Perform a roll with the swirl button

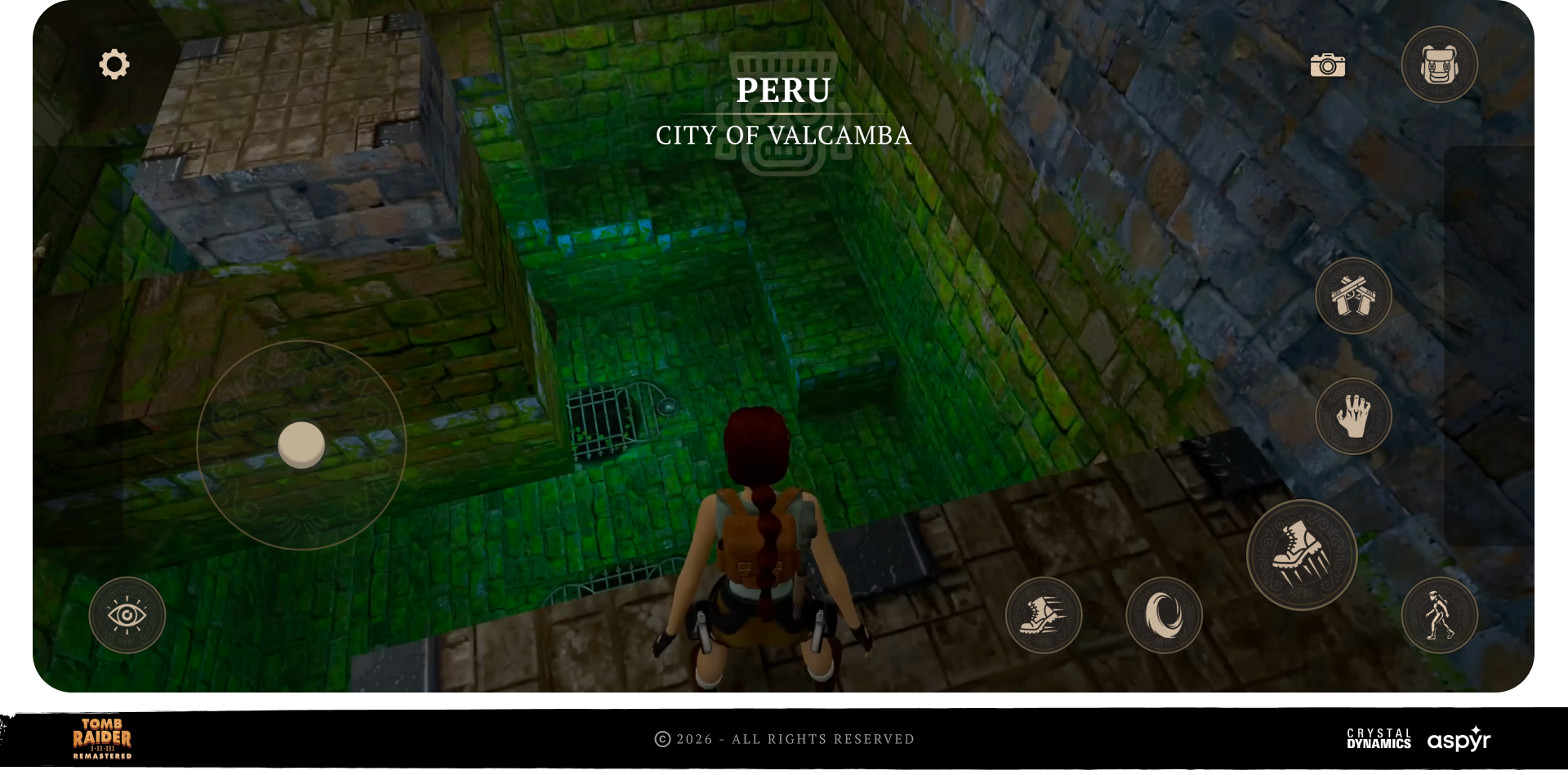1164,615
